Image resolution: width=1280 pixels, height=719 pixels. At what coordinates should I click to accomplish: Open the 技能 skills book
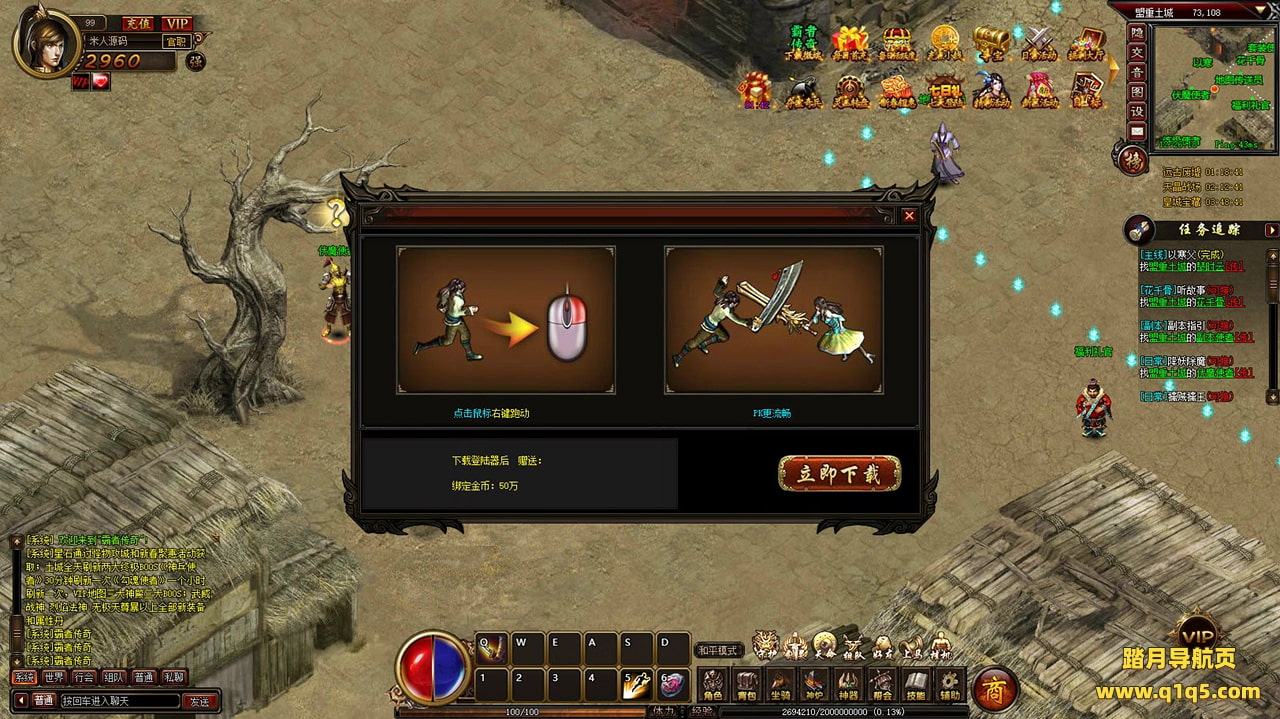pyautogui.click(x=915, y=686)
